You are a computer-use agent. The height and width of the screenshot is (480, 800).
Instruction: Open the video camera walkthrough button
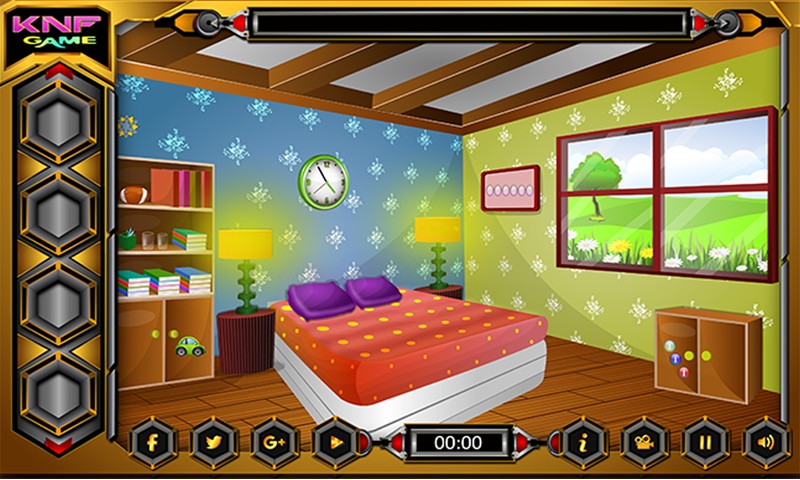point(641,440)
